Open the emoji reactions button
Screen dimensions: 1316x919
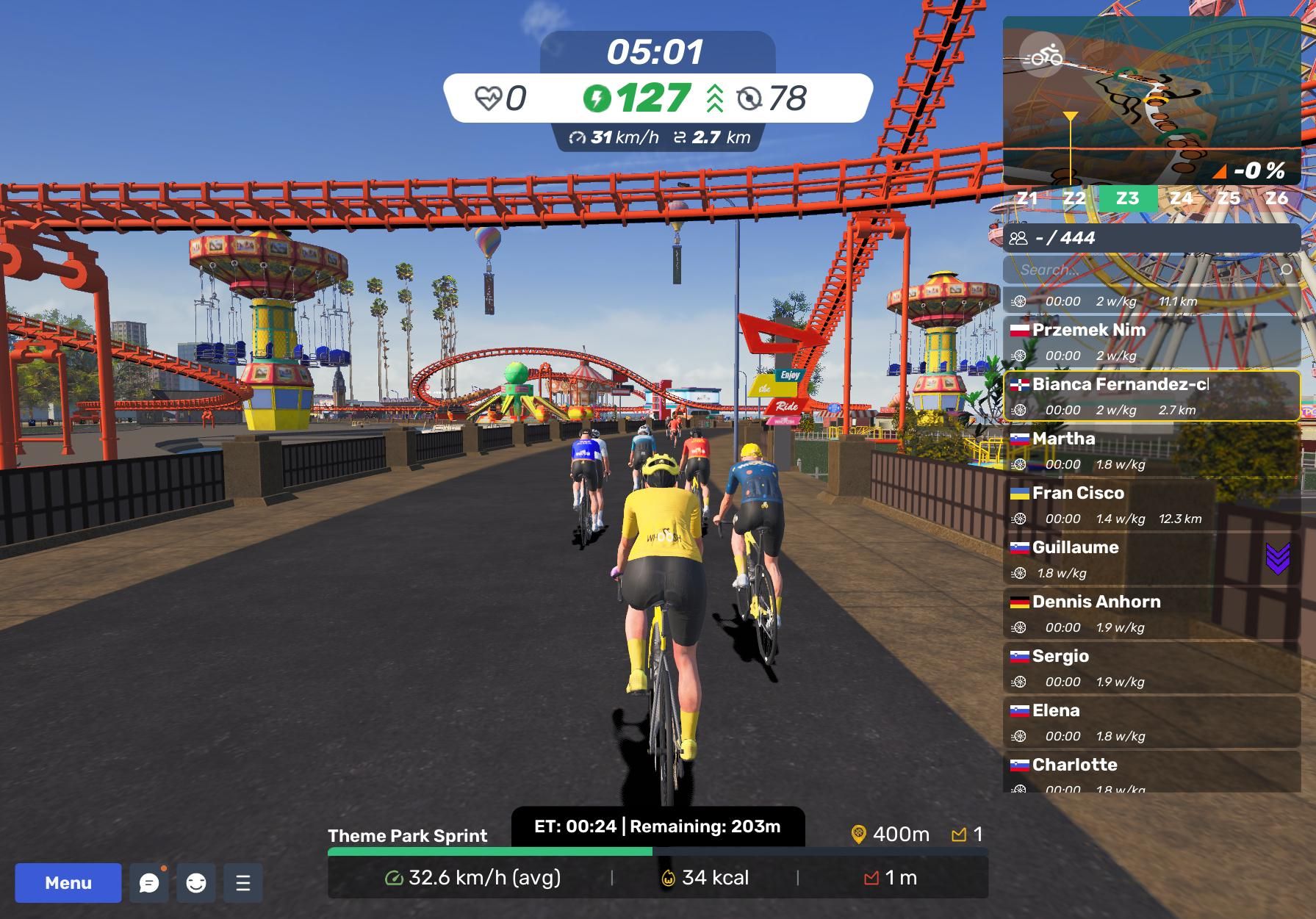[x=196, y=882]
